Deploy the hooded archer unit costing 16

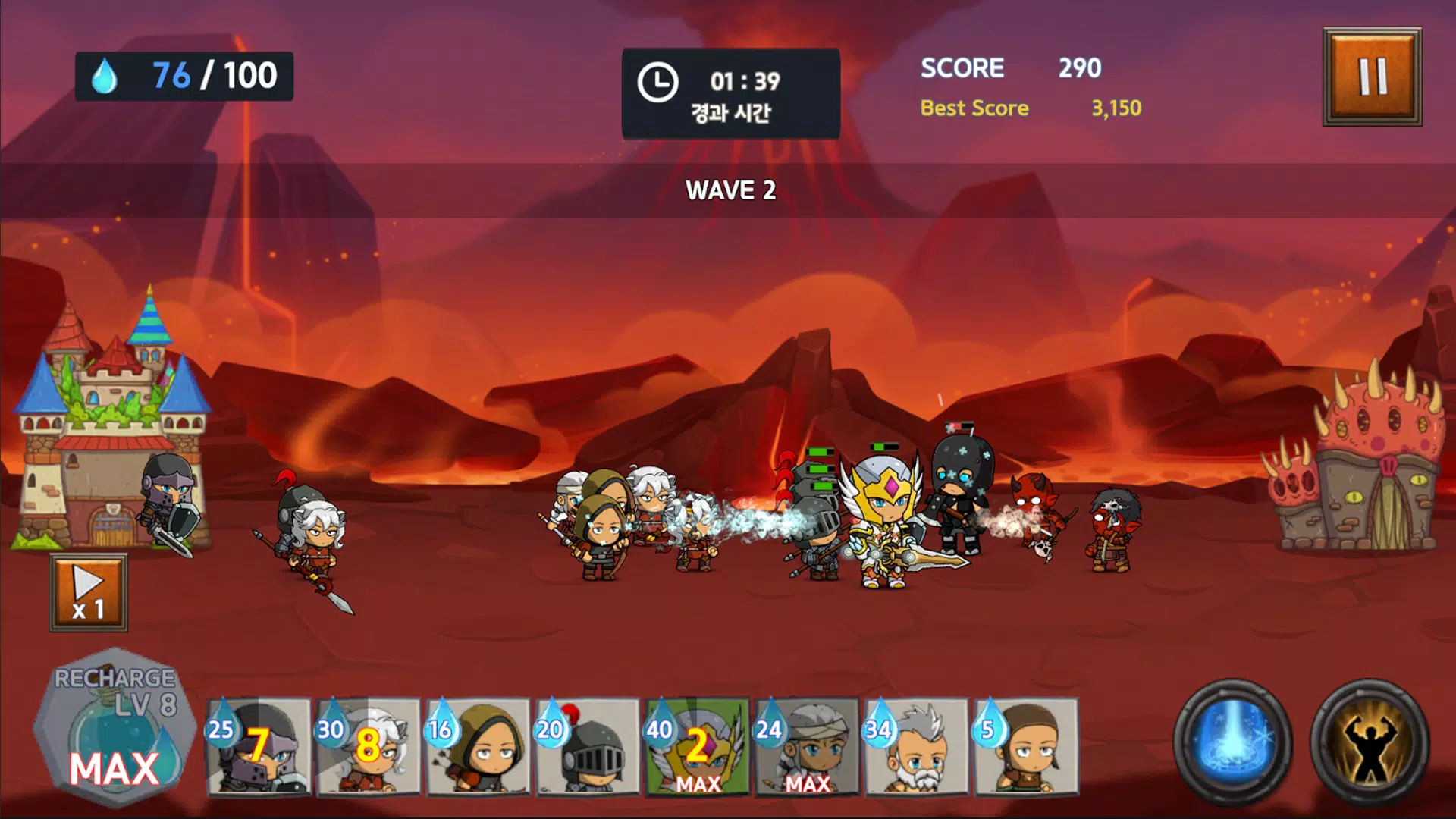point(479,747)
